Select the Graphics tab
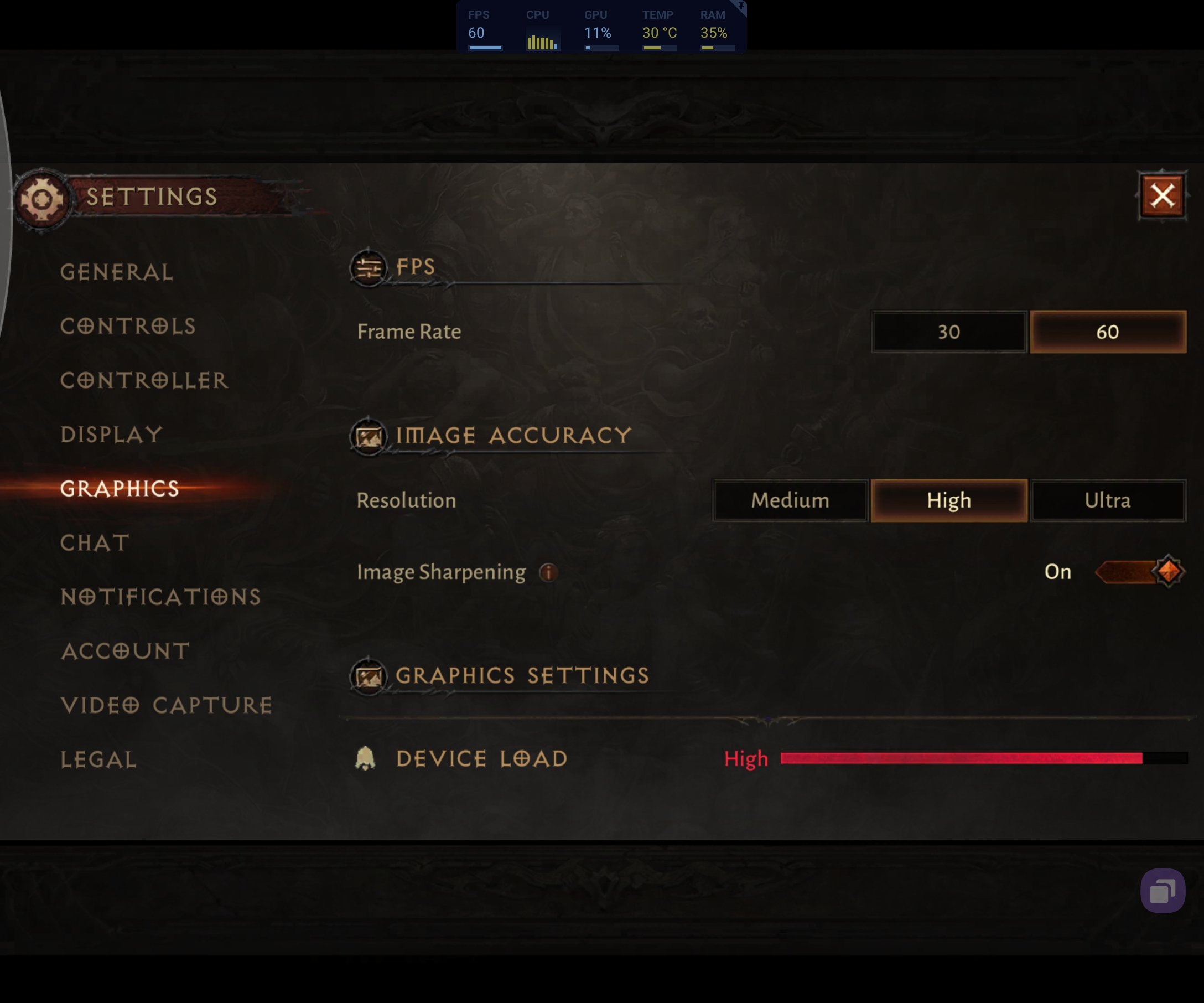Screen dimensions: 1204x1003 point(120,489)
